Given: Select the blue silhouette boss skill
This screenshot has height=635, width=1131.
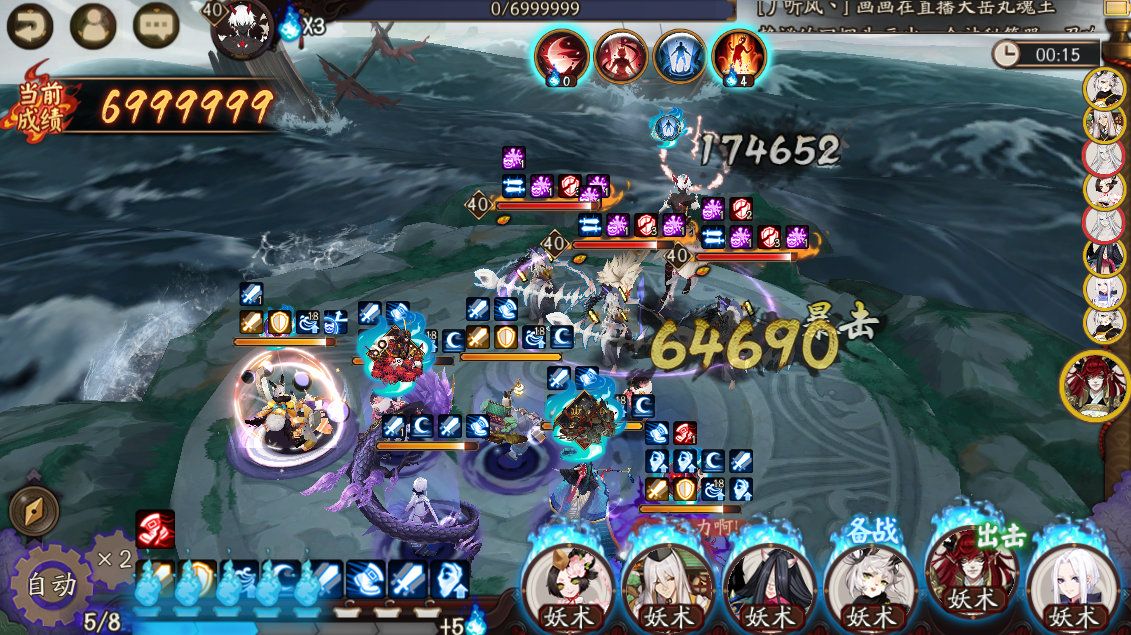Looking at the screenshot, I should (x=679, y=56).
